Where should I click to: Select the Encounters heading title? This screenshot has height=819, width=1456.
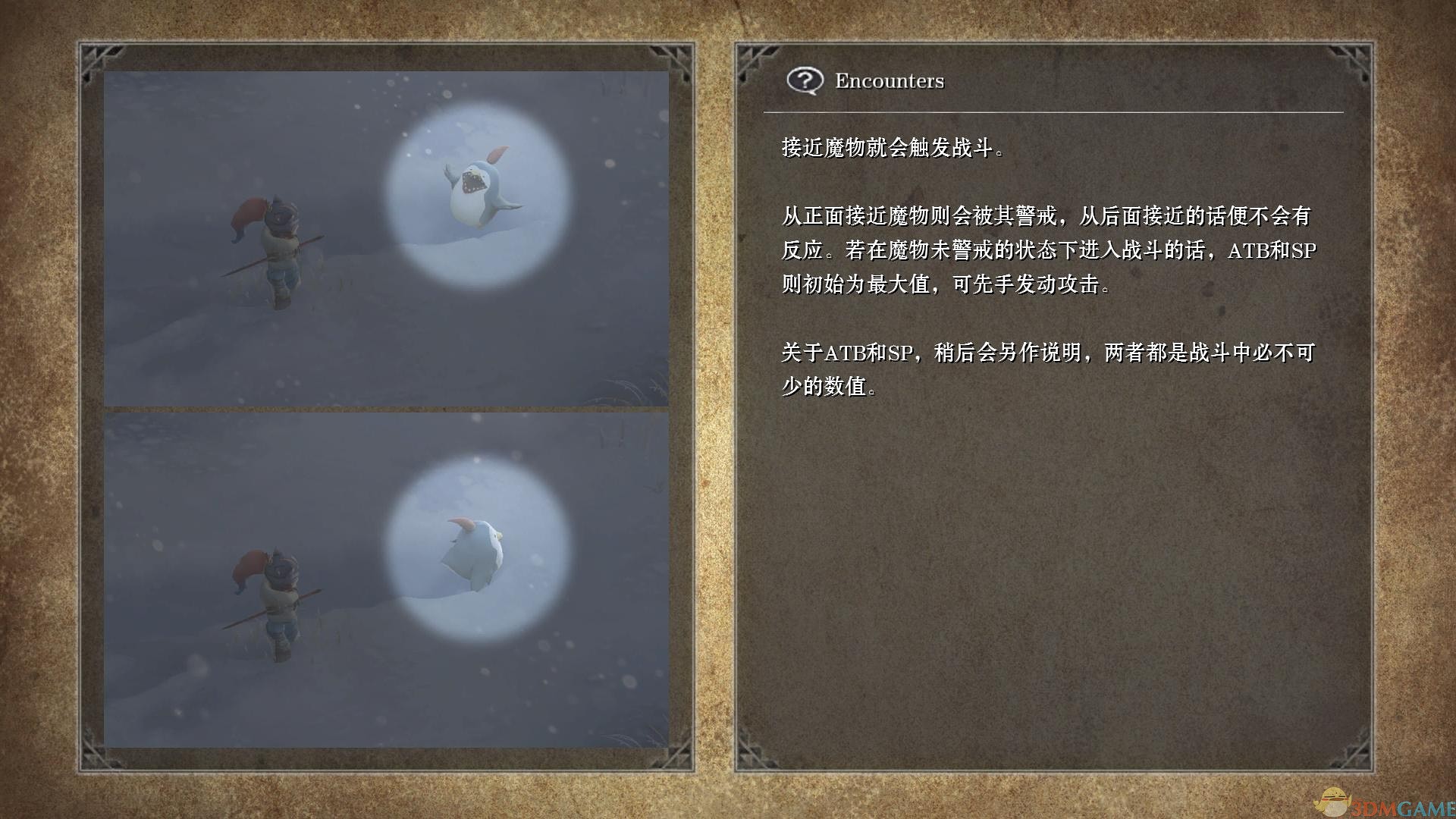[889, 80]
